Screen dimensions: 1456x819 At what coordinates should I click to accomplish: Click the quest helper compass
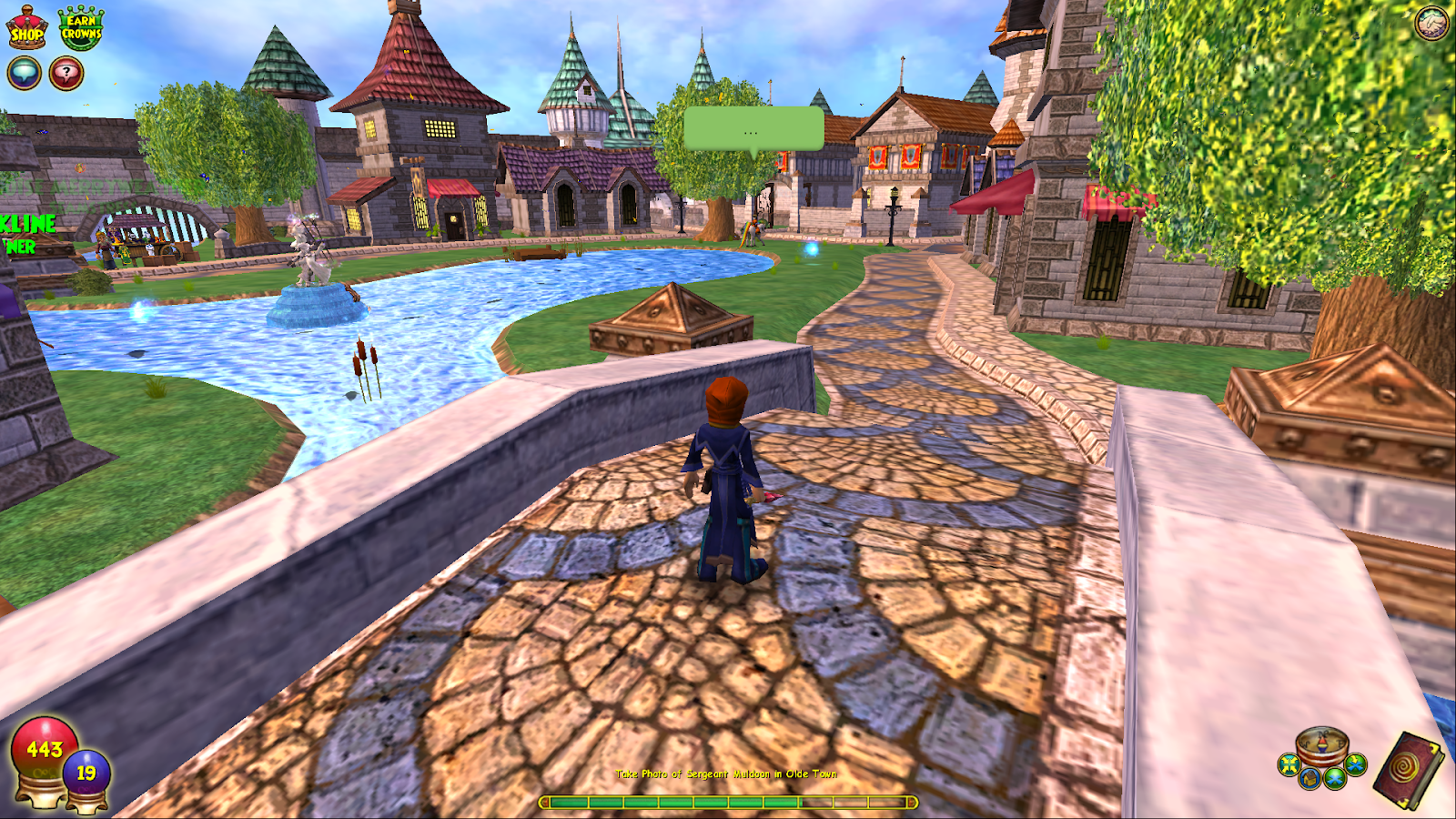coord(1321,742)
